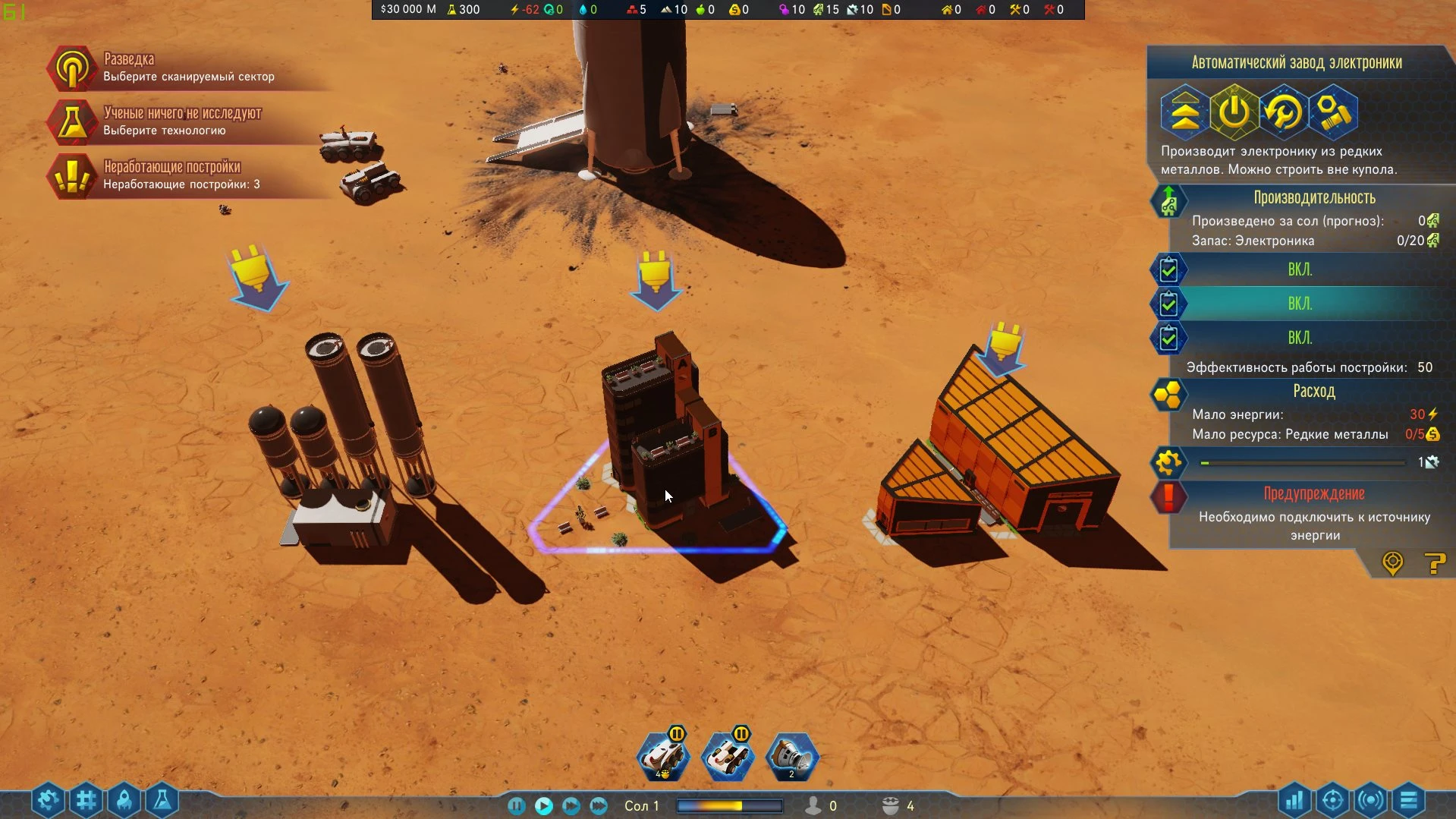Open the overlays target icon bottom right
Viewport: 1456px width, 819px height.
(x=1333, y=800)
